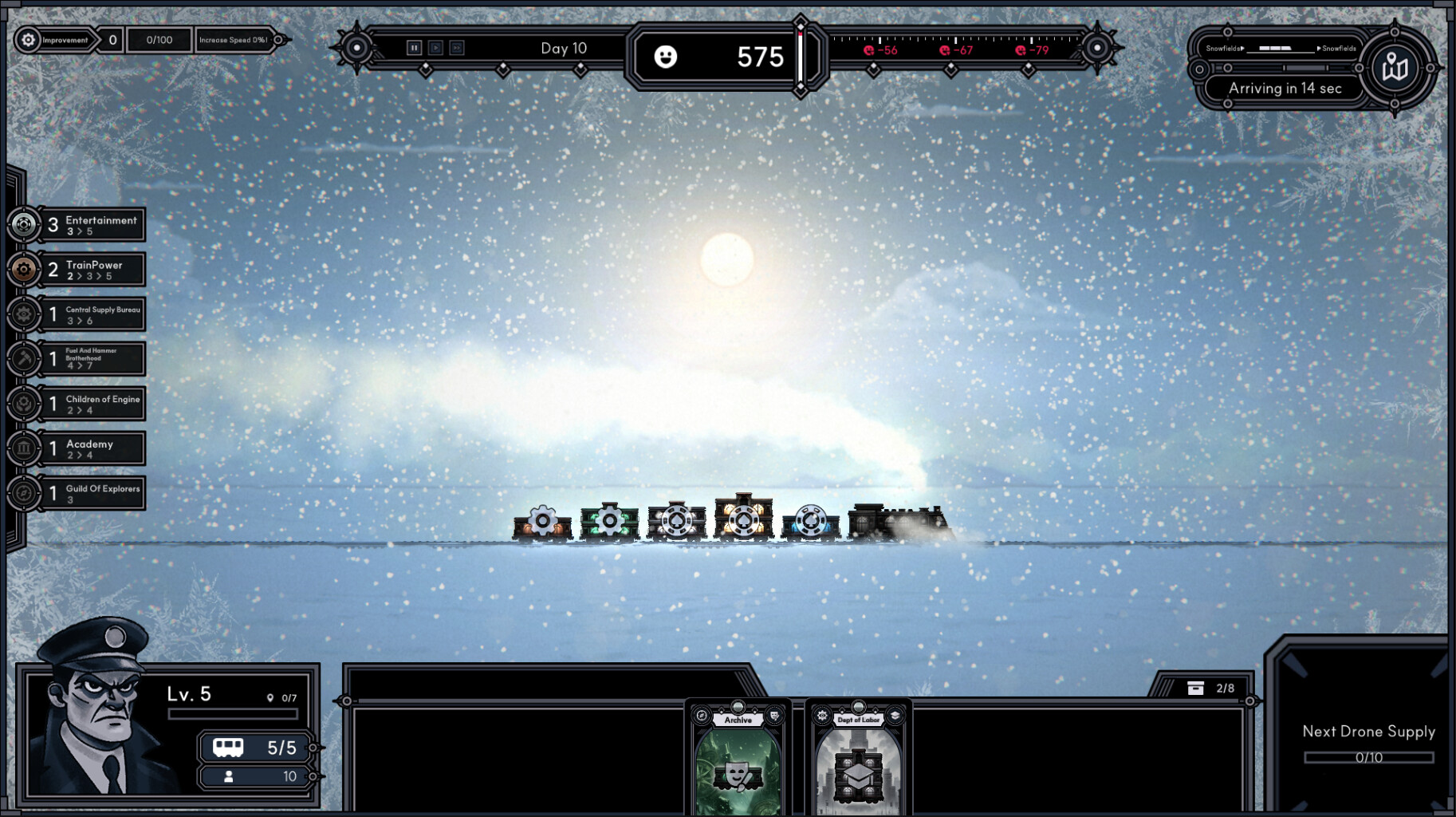1456x817 pixels.
Task: Open the Academy faction icon
Action: click(x=24, y=448)
